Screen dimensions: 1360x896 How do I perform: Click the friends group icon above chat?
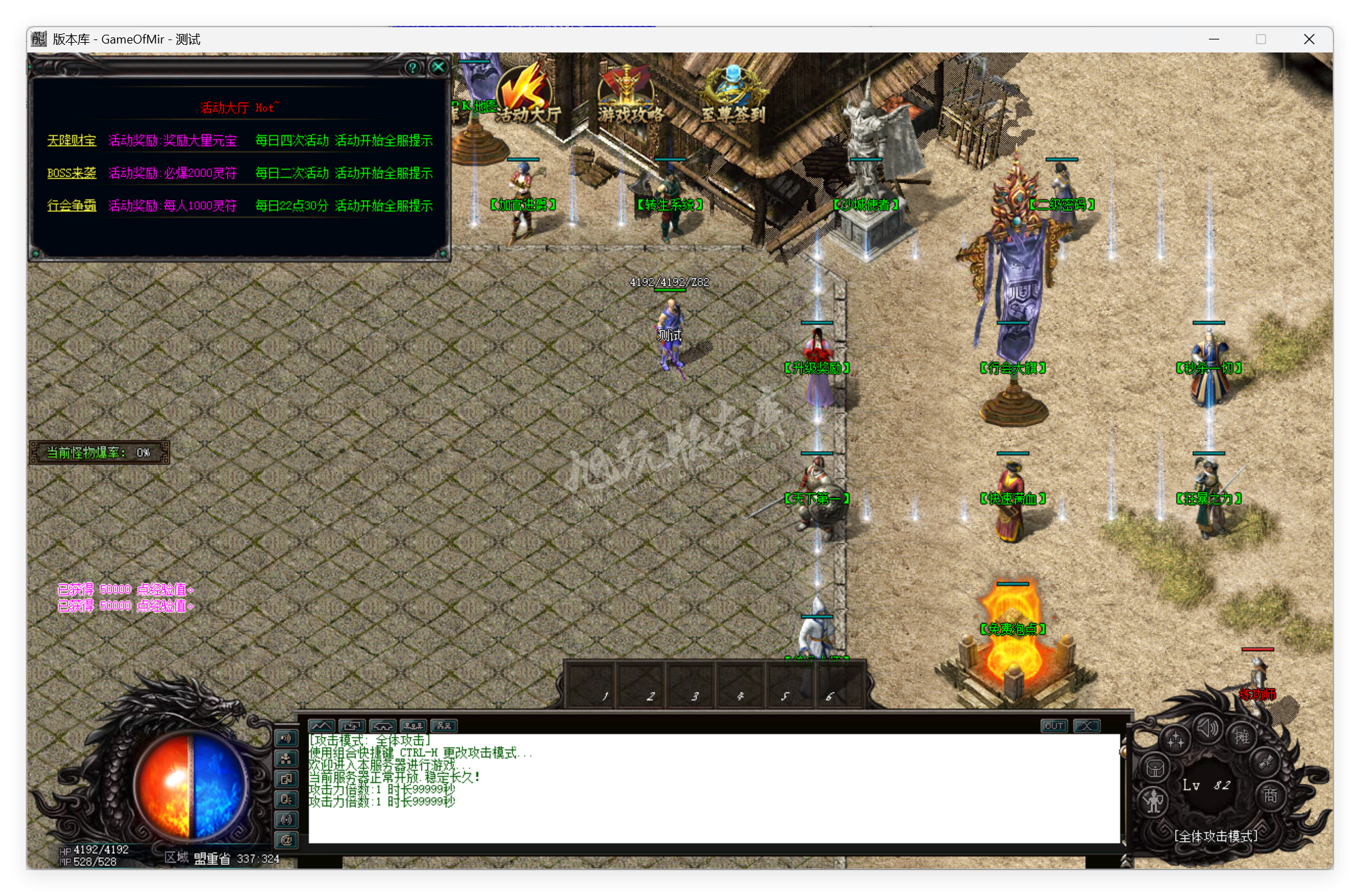444,726
